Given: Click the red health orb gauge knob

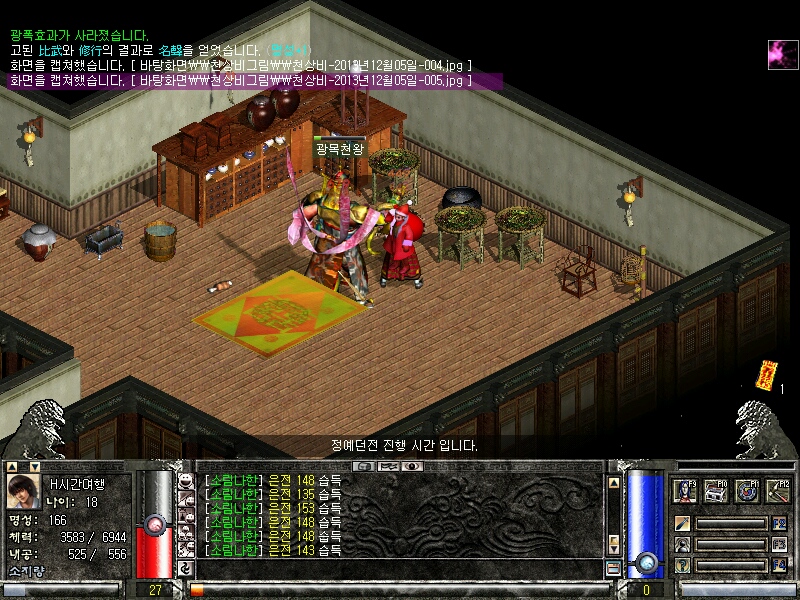Looking at the screenshot, I should [154, 522].
